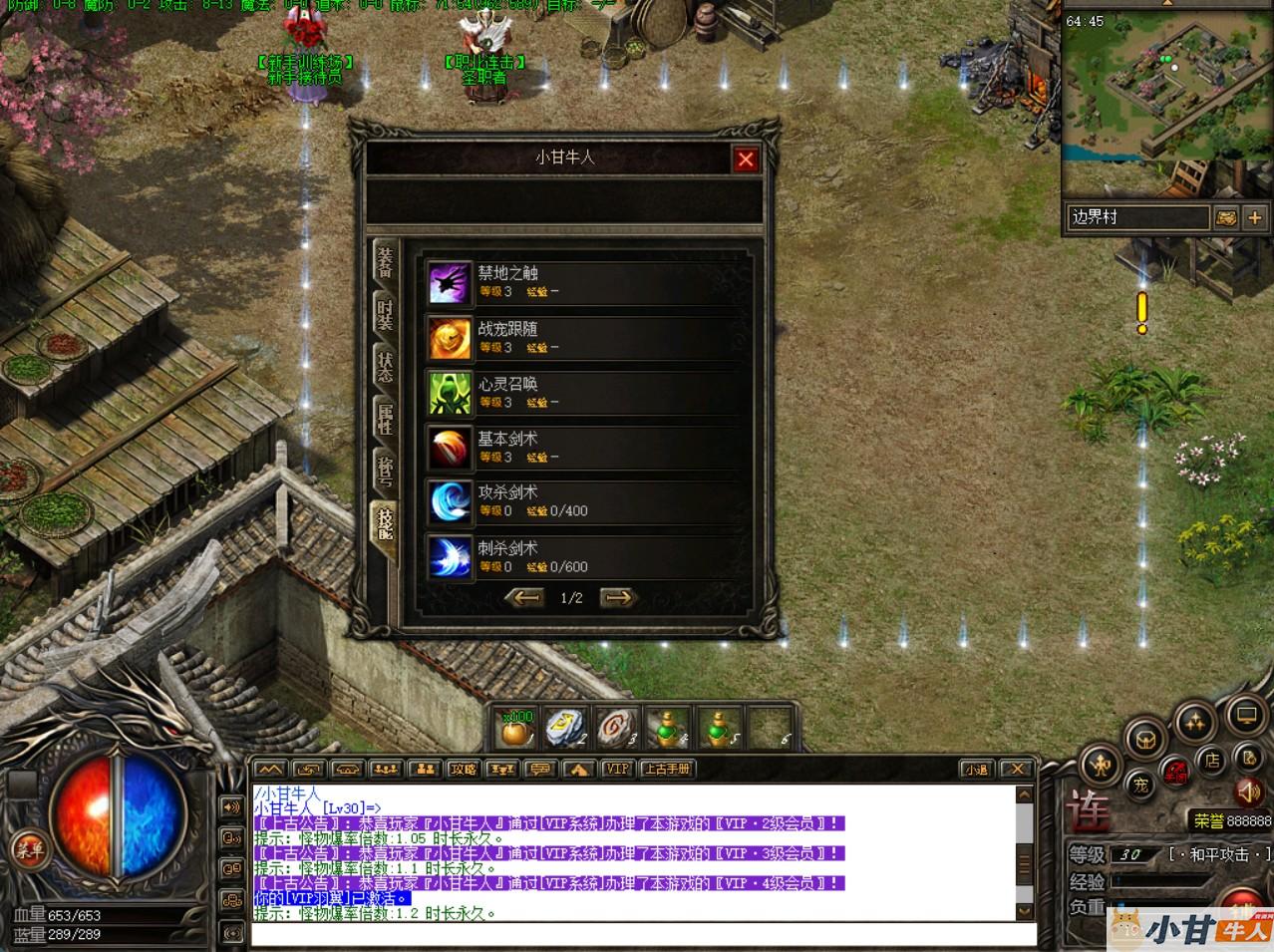
Task: Open the VIP button on chat bar
Action: coord(618,769)
